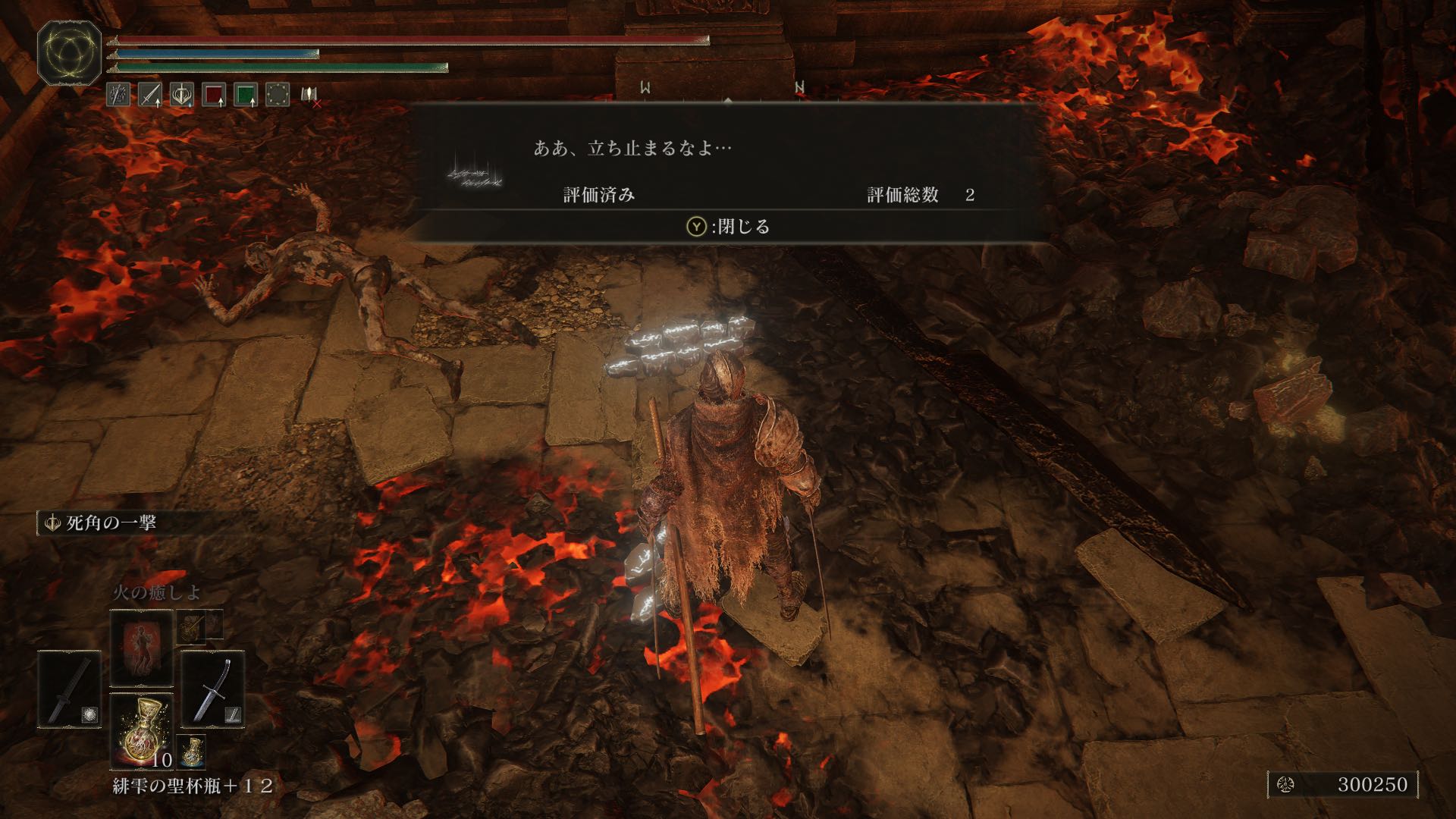This screenshot has height=819, width=1456.
Task: Select the right-hand curved sword slot
Action: point(213,689)
